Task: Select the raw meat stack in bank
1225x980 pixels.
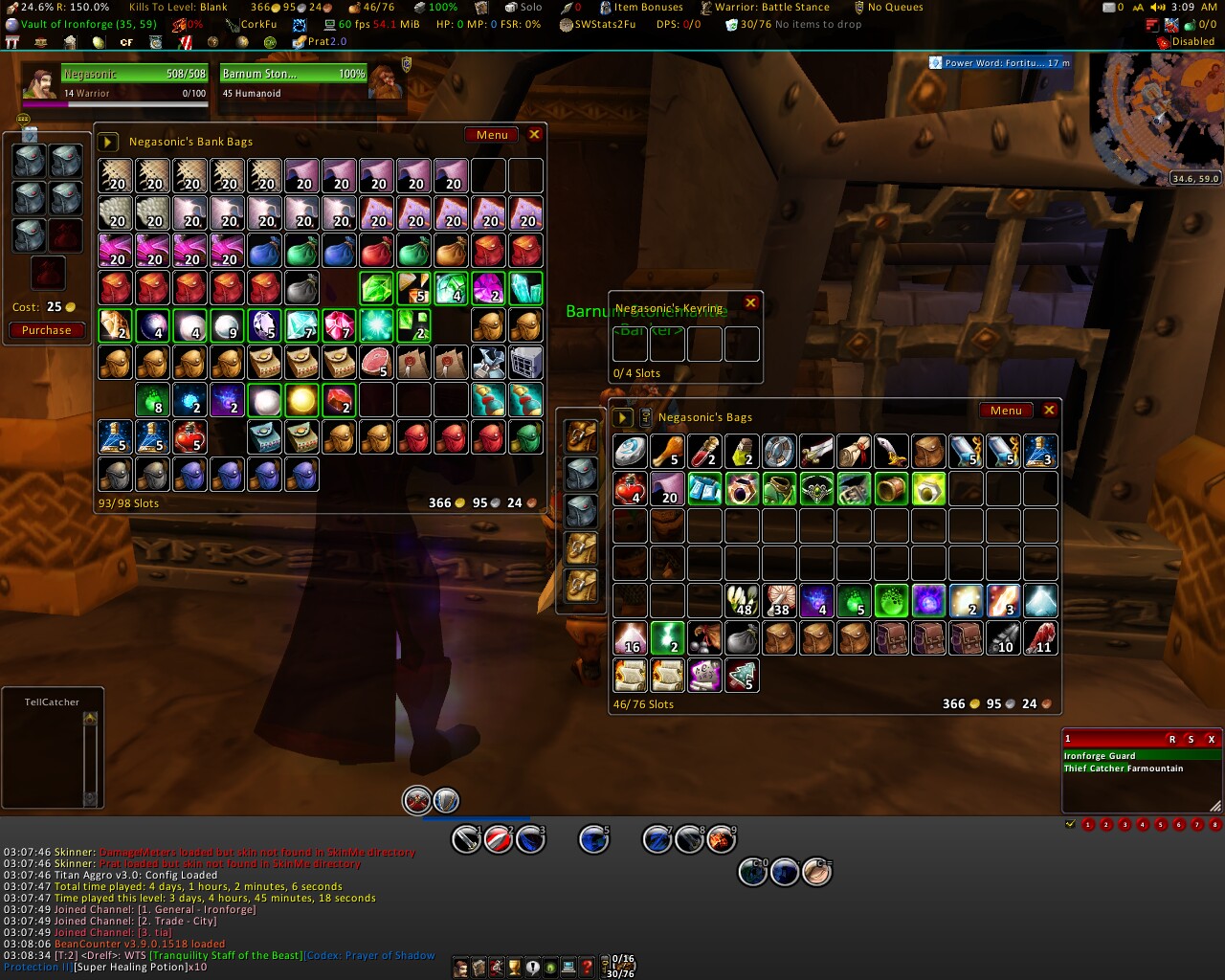Action: [x=376, y=363]
